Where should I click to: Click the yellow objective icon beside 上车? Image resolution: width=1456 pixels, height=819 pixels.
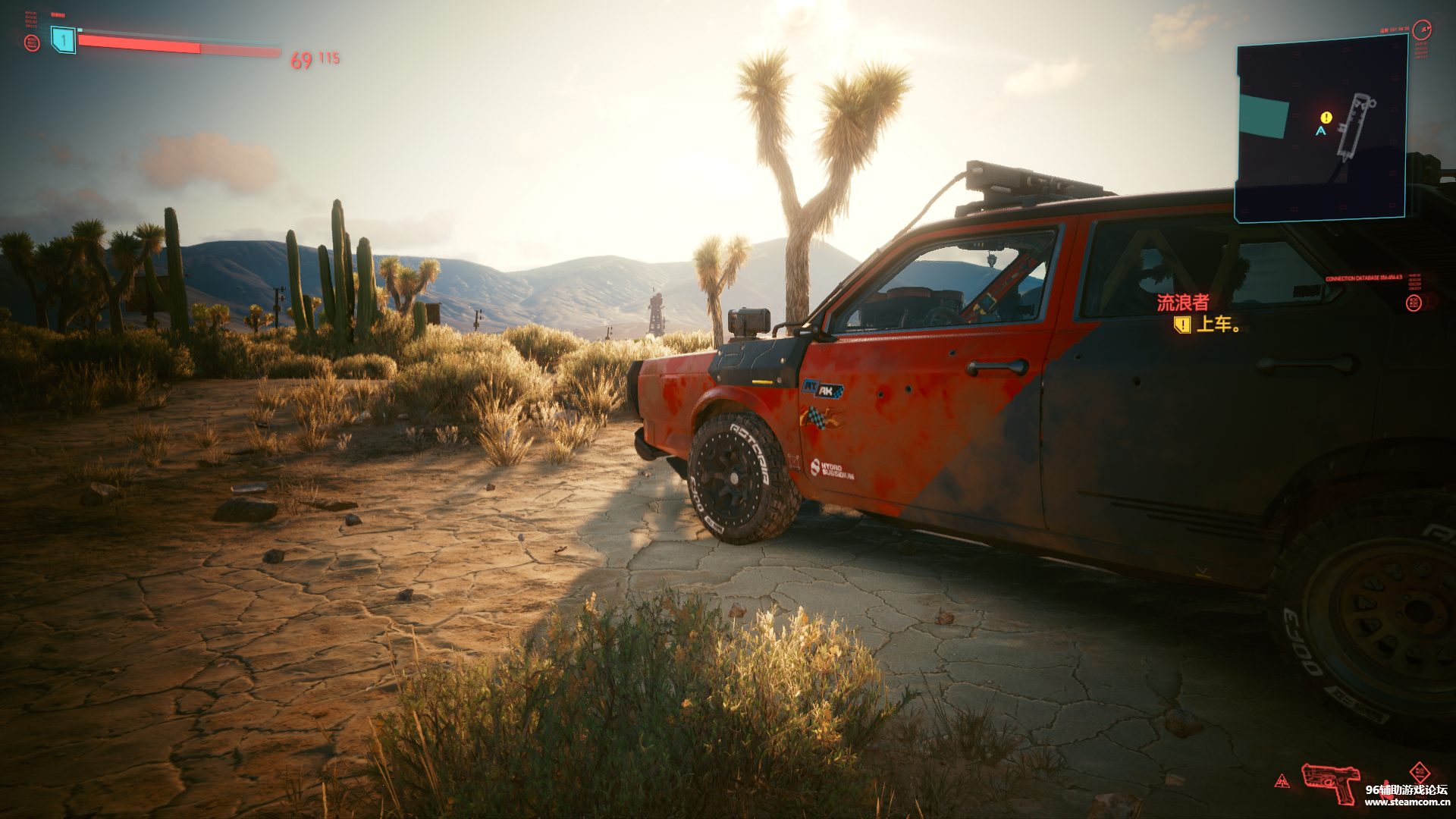[1181, 325]
